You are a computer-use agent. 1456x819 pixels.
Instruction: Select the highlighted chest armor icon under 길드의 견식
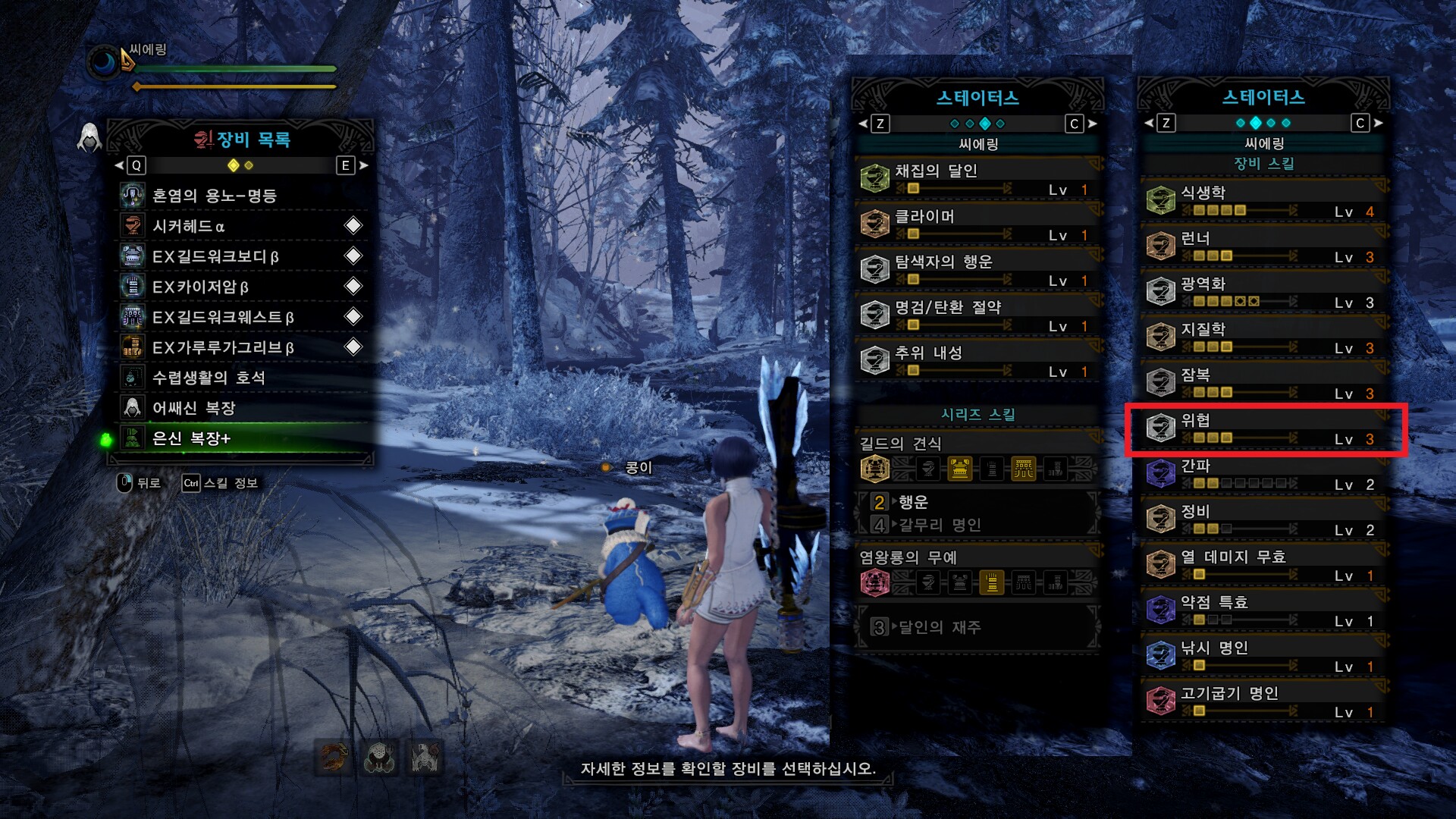(959, 469)
